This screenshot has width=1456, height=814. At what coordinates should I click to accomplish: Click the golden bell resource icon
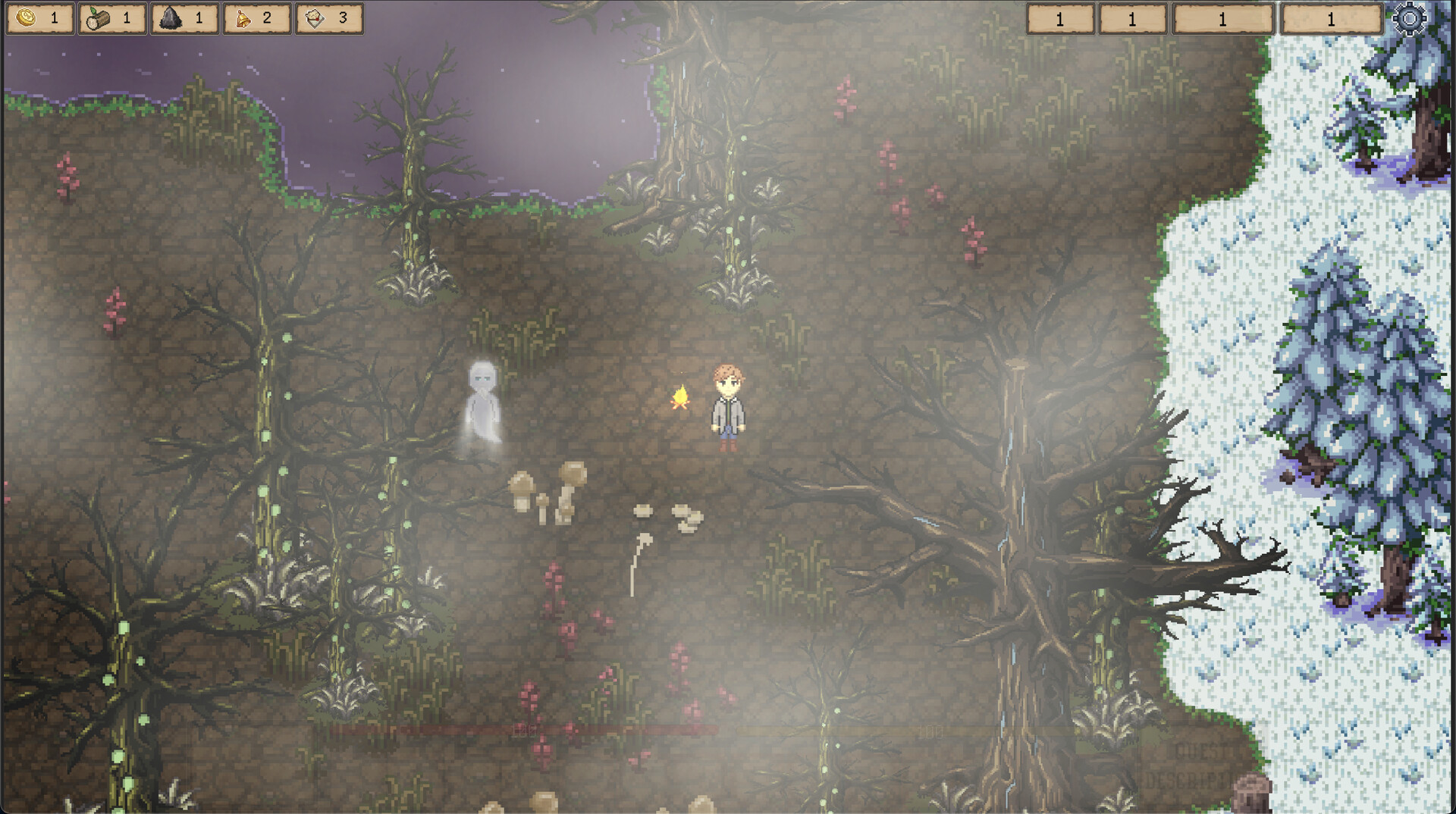[x=243, y=17]
